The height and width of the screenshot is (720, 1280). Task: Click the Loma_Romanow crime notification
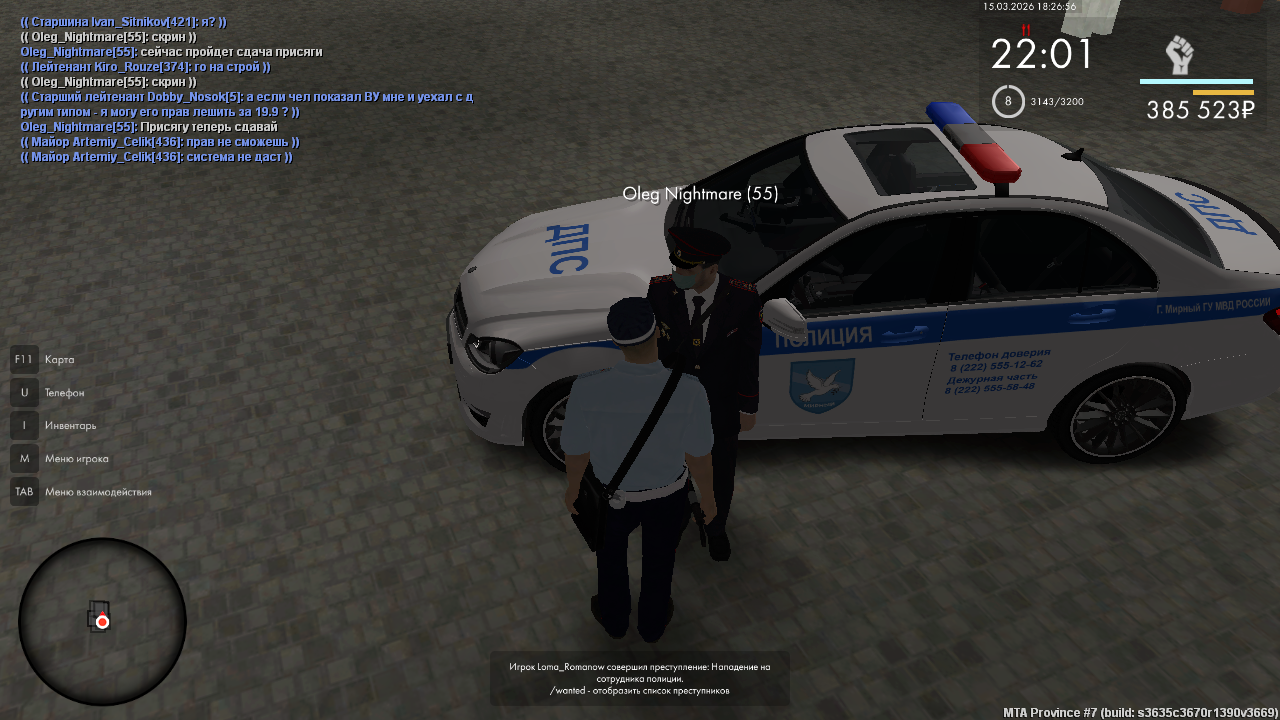[639, 678]
